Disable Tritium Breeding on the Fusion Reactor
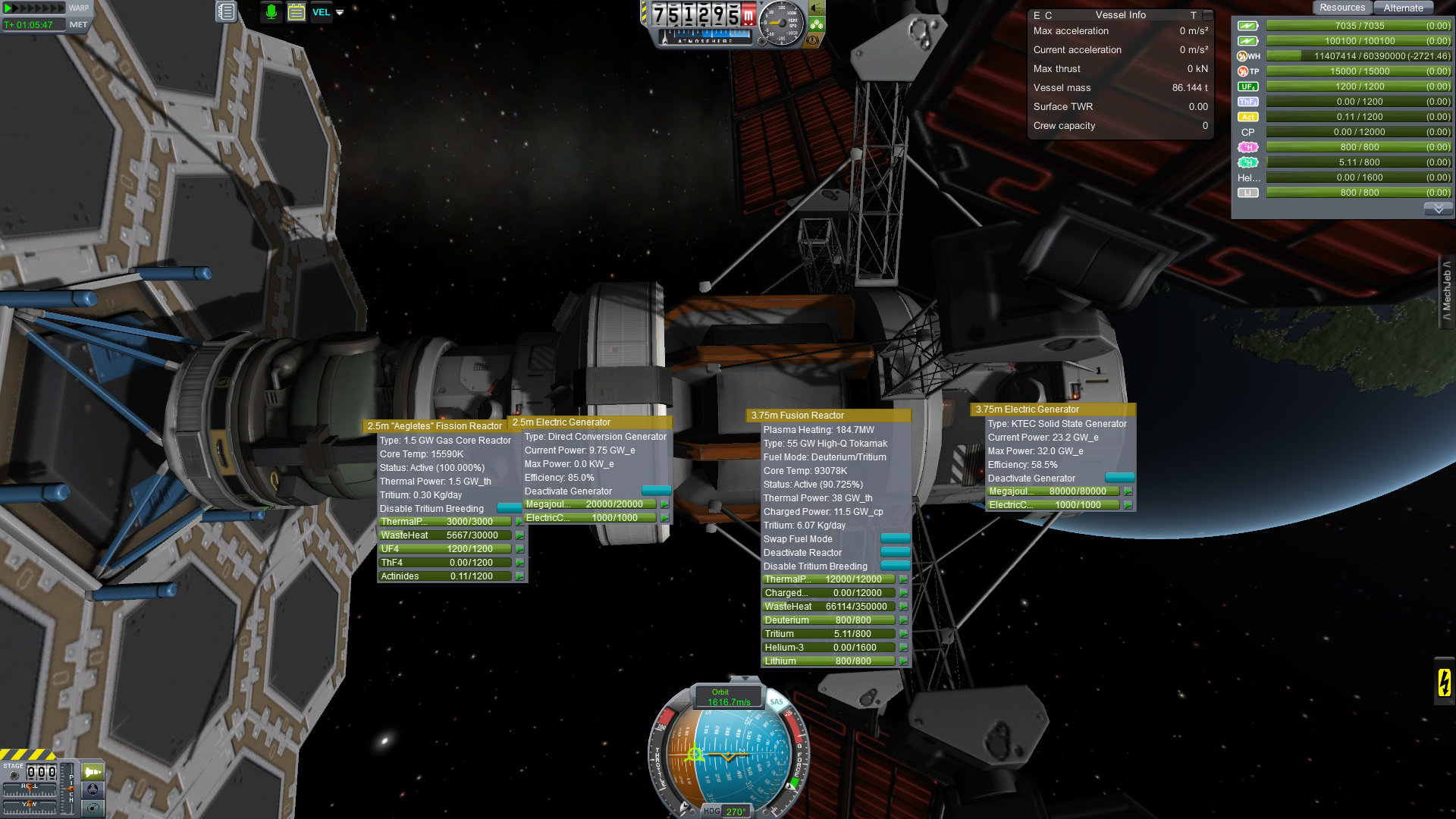1456x819 pixels. click(x=895, y=566)
